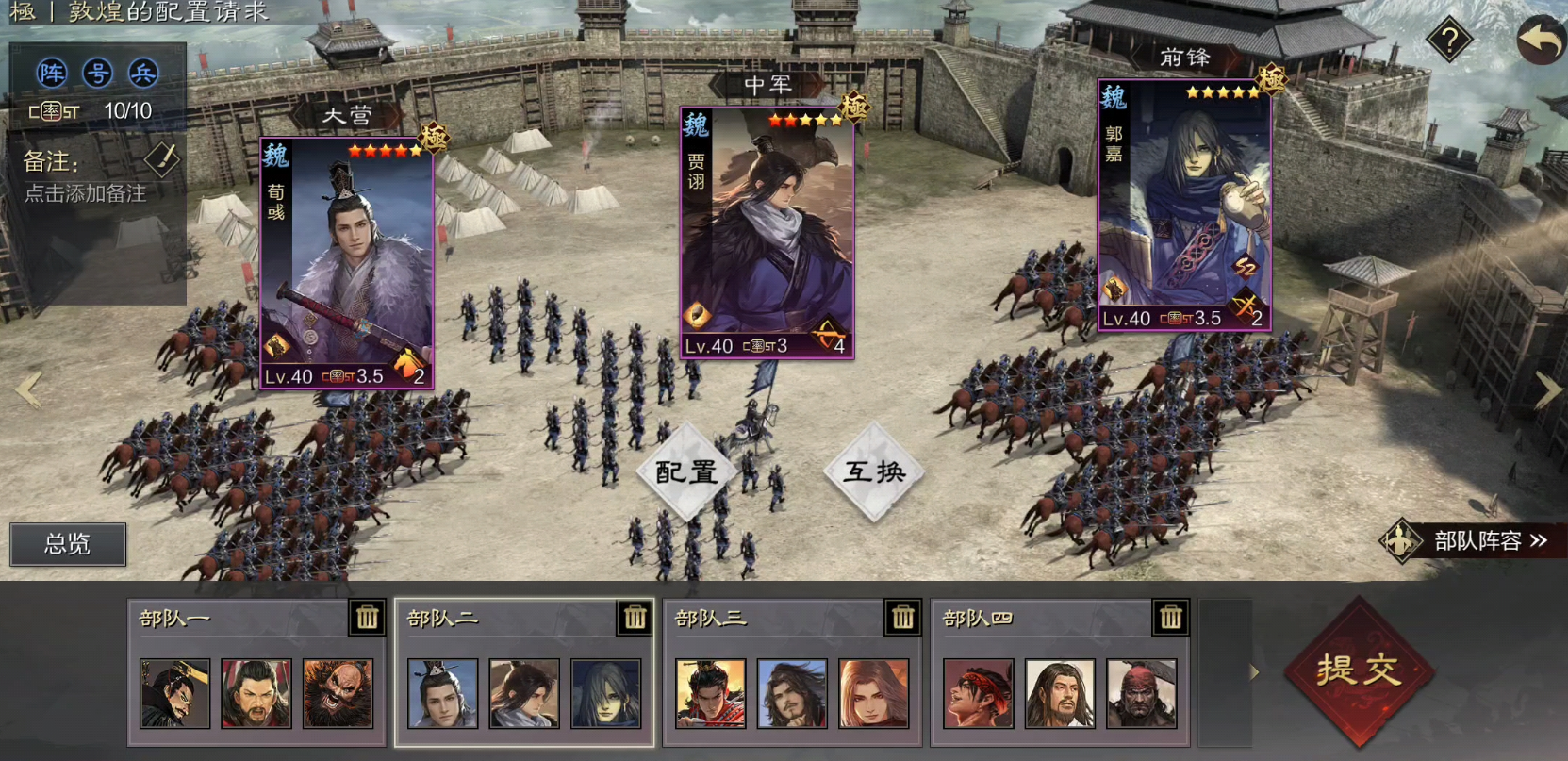Delete 部队一 with its trash icon
The image size is (1568, 761).
click(x=367, y=618)
